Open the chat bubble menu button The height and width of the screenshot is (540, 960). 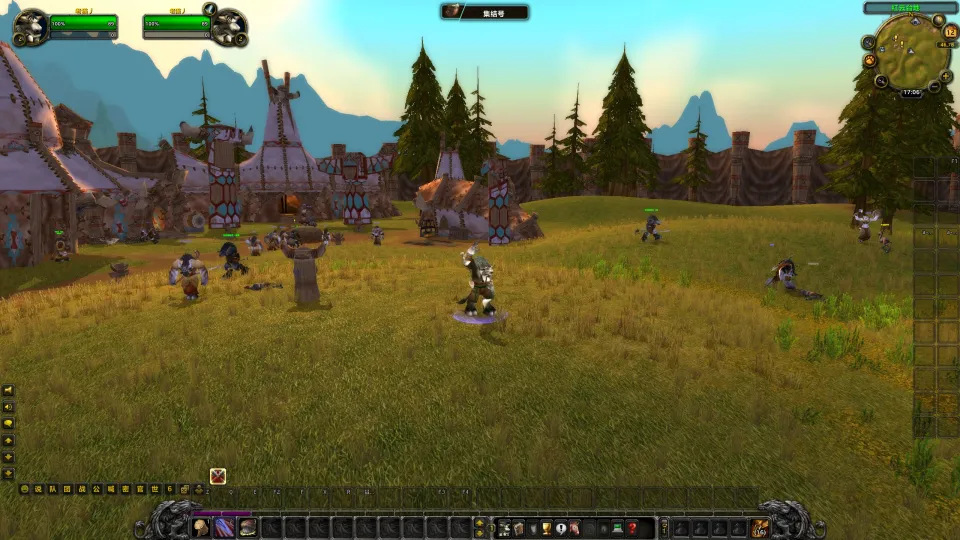(9, 422)
